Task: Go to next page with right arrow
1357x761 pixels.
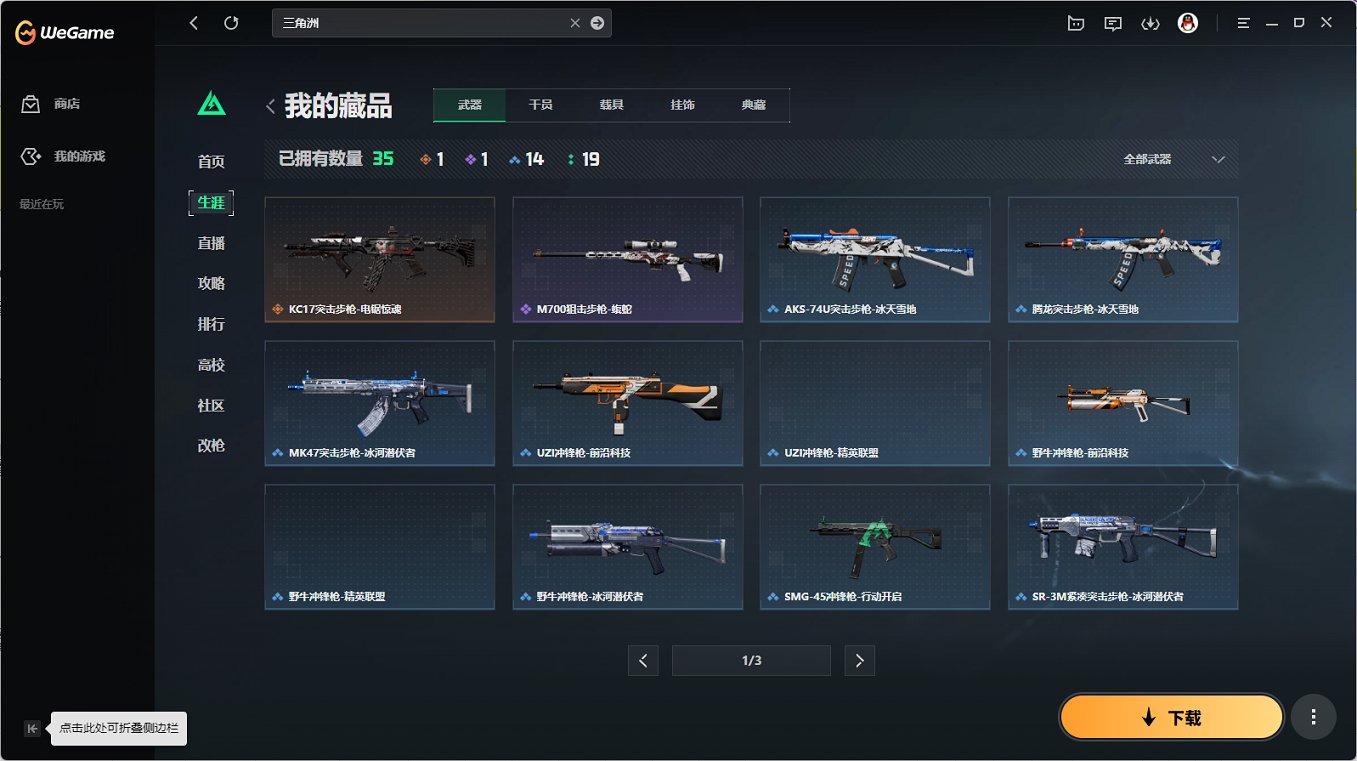Action: point(859,660)
